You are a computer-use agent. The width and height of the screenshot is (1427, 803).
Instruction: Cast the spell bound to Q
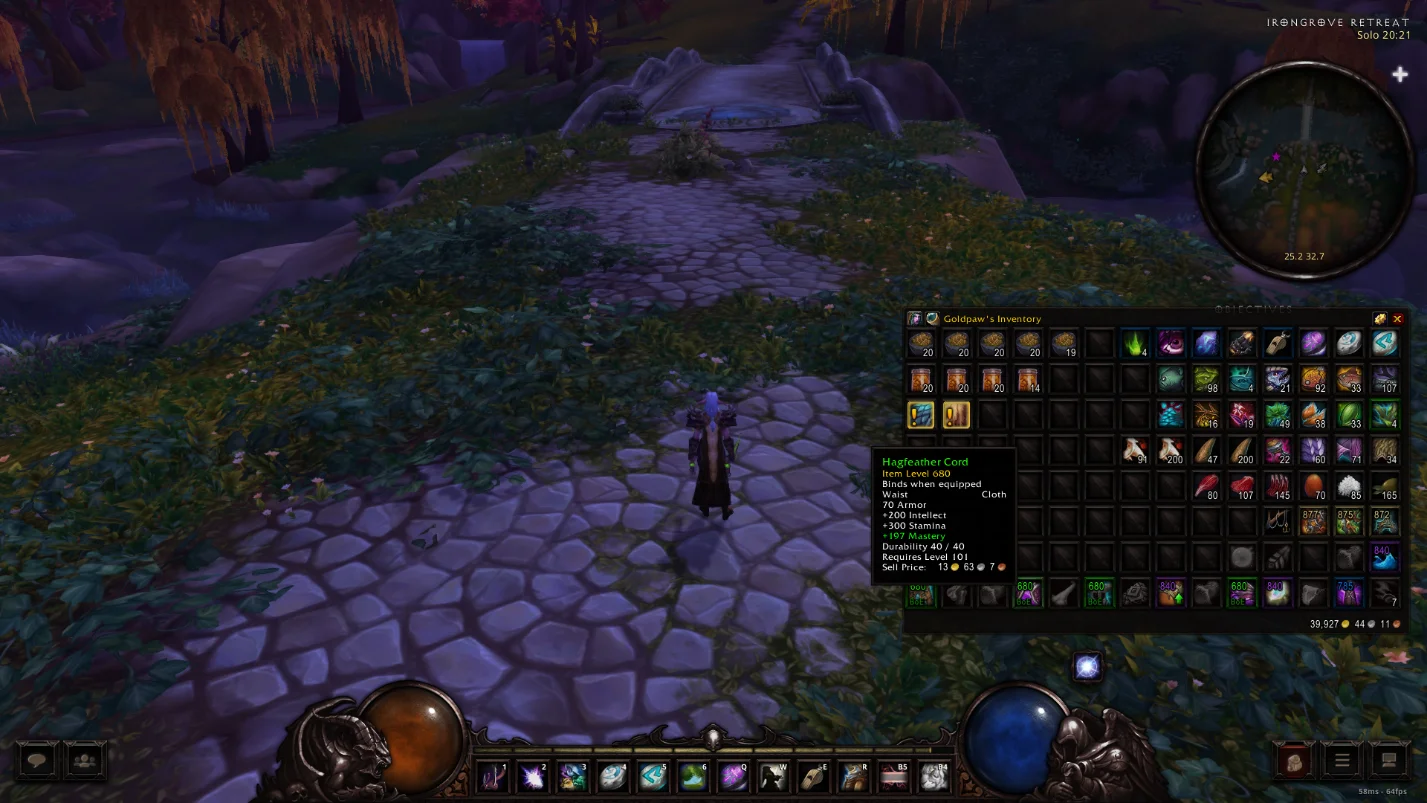coord(733,776)
